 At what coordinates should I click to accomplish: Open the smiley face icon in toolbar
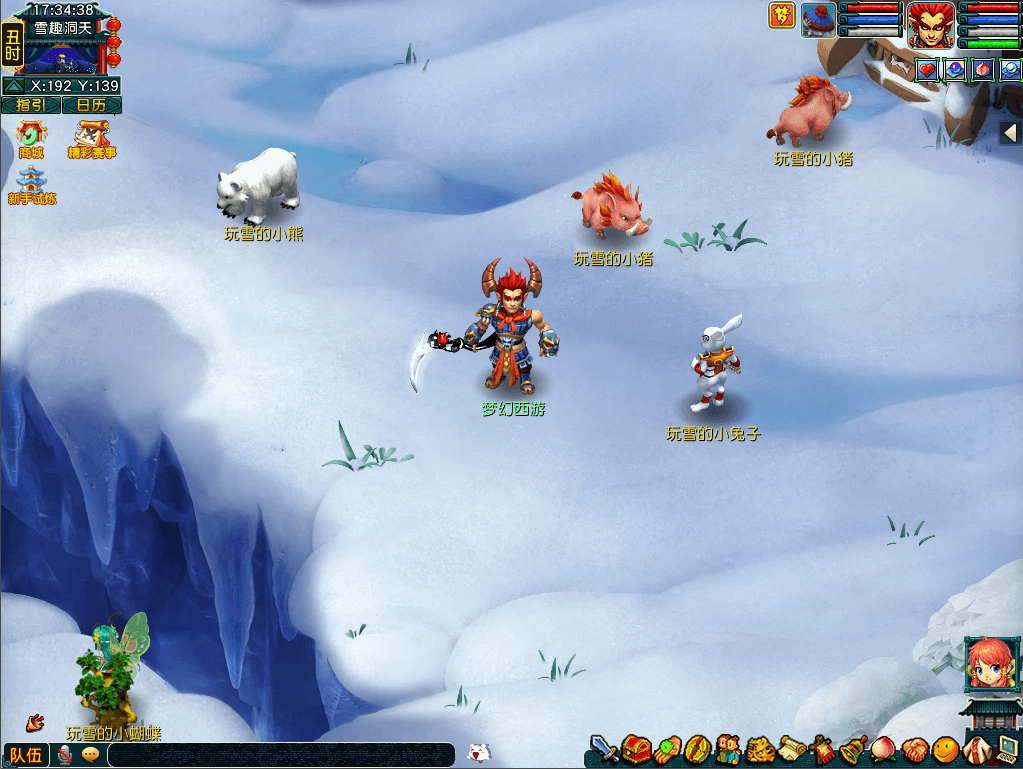point(945,749)
